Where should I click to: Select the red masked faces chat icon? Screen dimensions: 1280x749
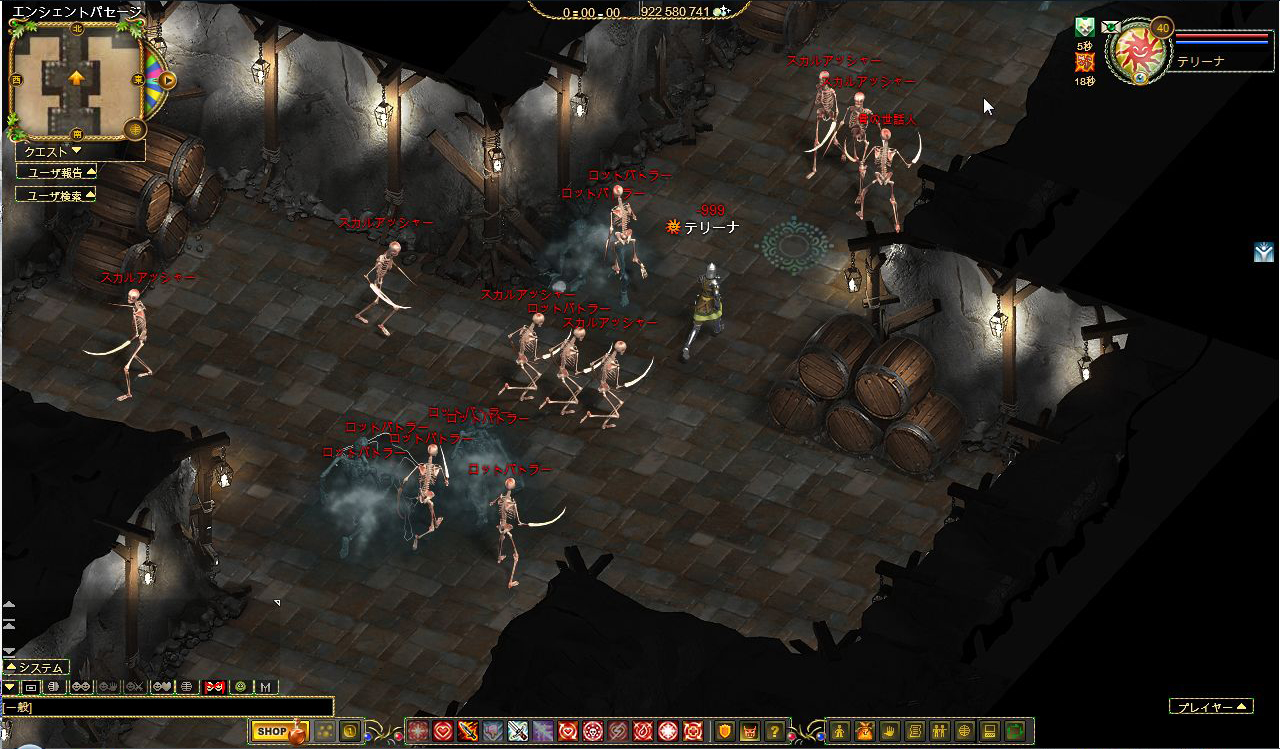coord(213,687)
